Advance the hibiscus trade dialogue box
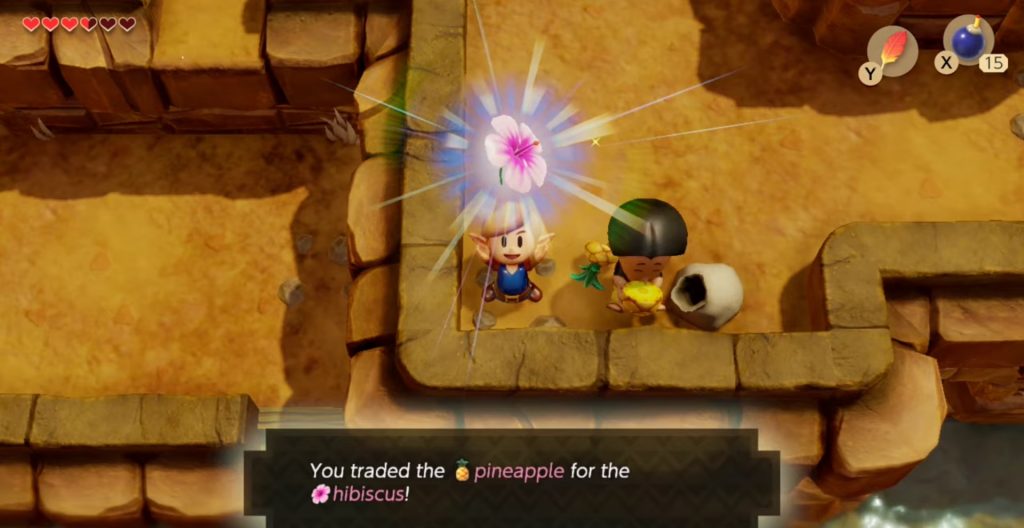Viewport: 1024px width, 528px height. pyautogui.click(x=511, y=481)
